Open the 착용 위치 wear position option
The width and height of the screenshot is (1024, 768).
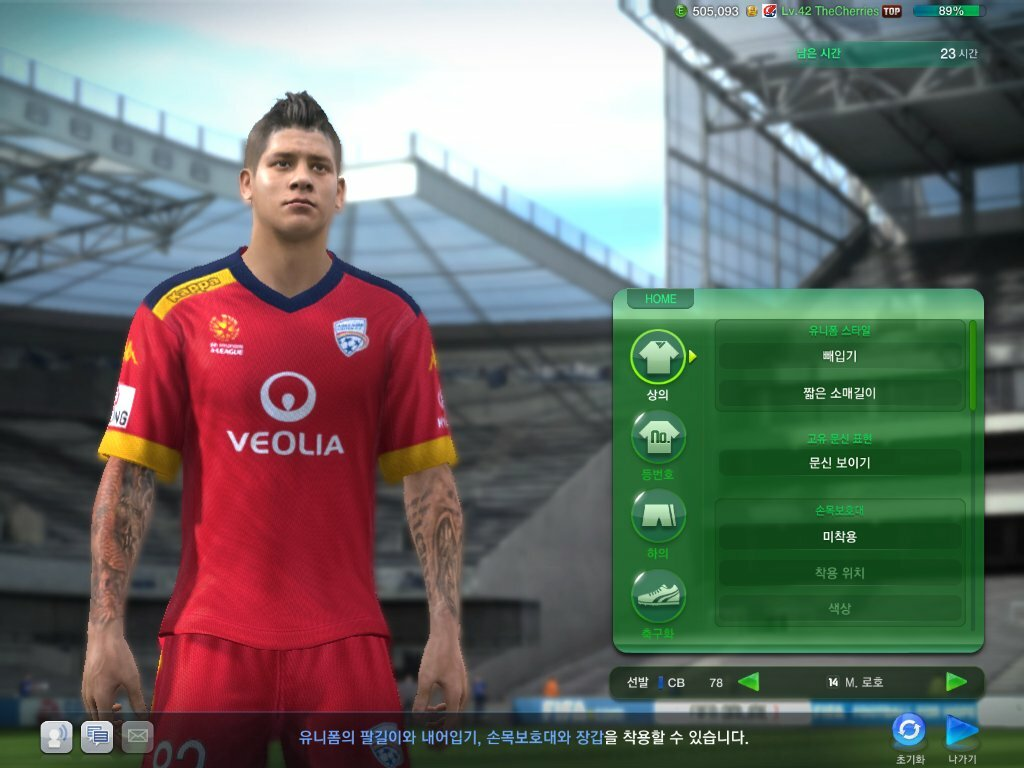[839, 573]
